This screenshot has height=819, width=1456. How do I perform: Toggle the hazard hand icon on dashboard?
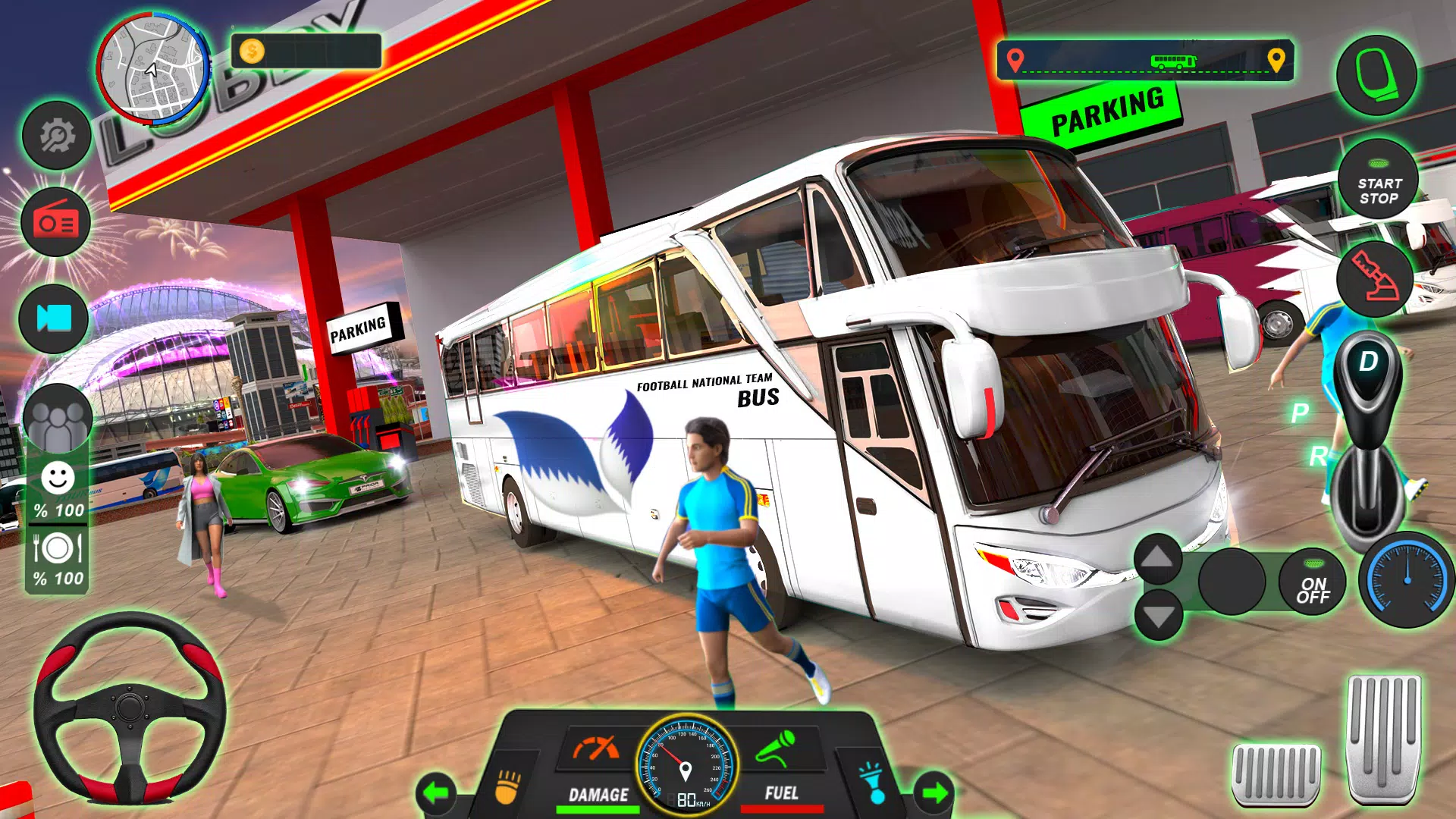[508, 787]
